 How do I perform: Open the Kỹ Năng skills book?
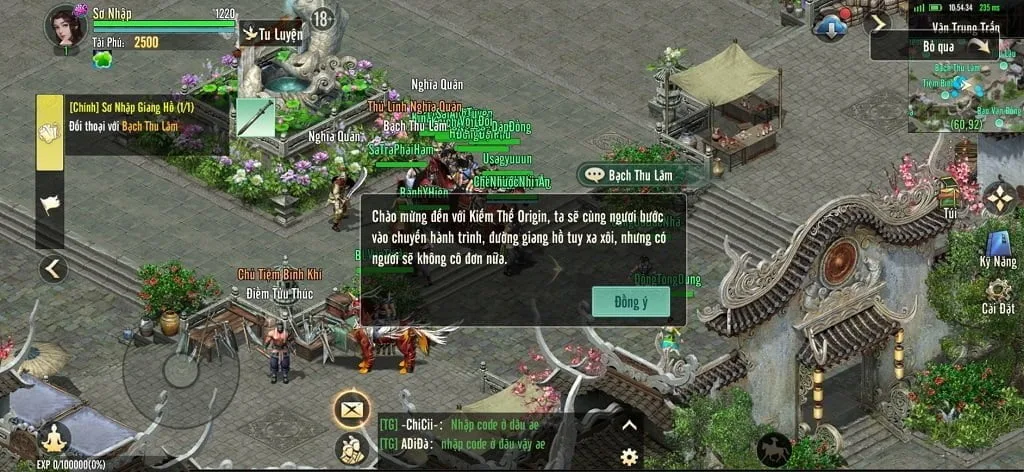[999, 247]
